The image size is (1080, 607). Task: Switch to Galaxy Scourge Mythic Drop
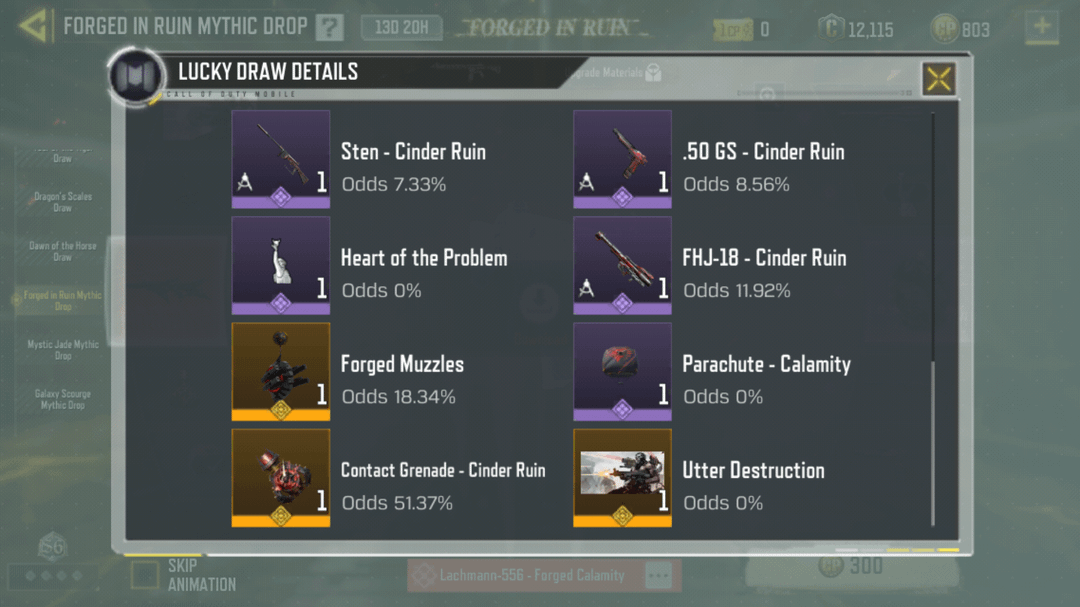point(62,399)
